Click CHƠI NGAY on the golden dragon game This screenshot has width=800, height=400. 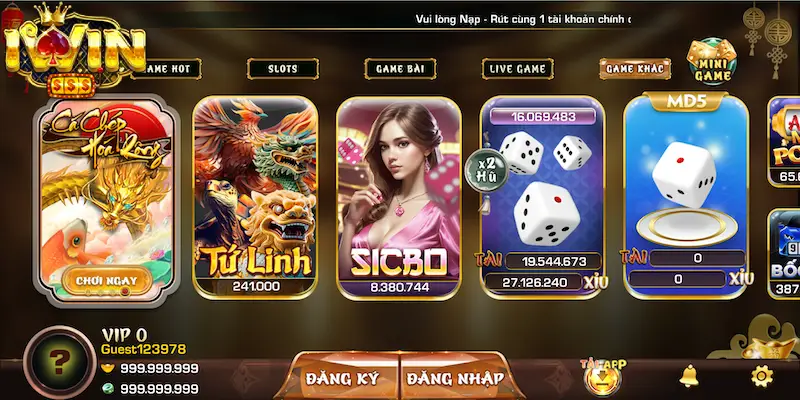(107, 281)
